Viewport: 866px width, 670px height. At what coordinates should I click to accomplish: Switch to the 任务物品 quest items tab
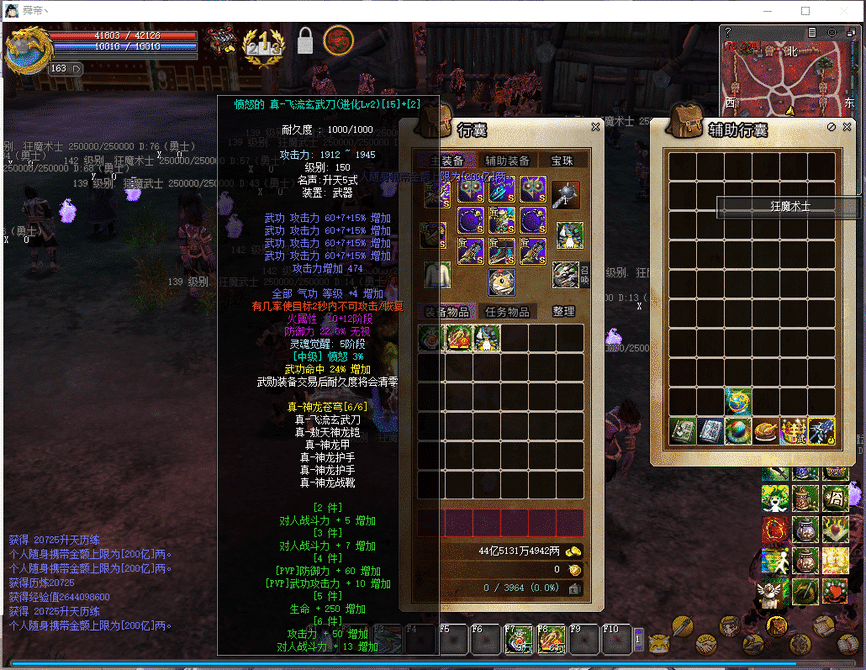click(506, 312)
